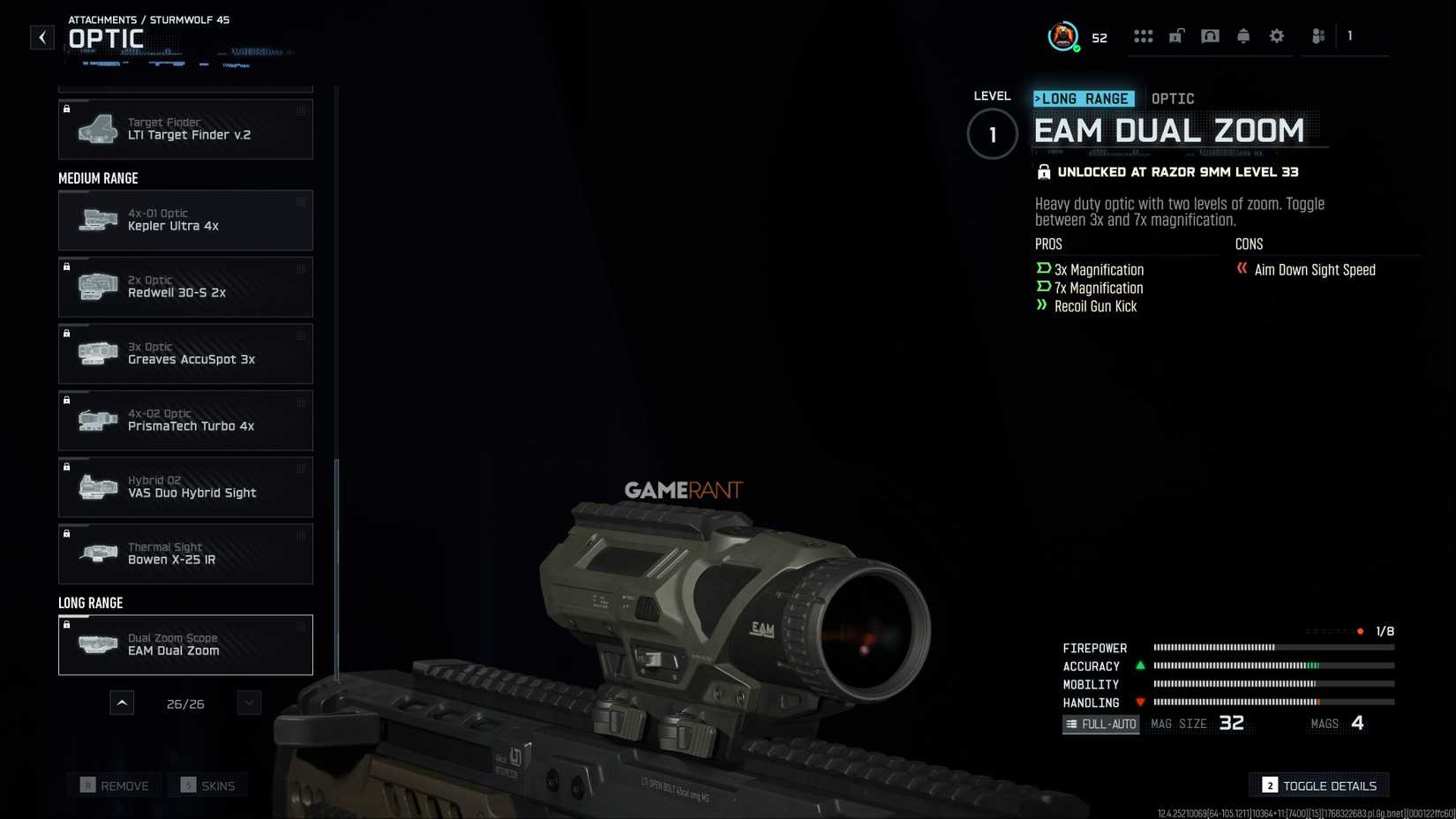
Task: Select the Bowen X-25 IR thermal sight
Action: (x=185, y=553)
